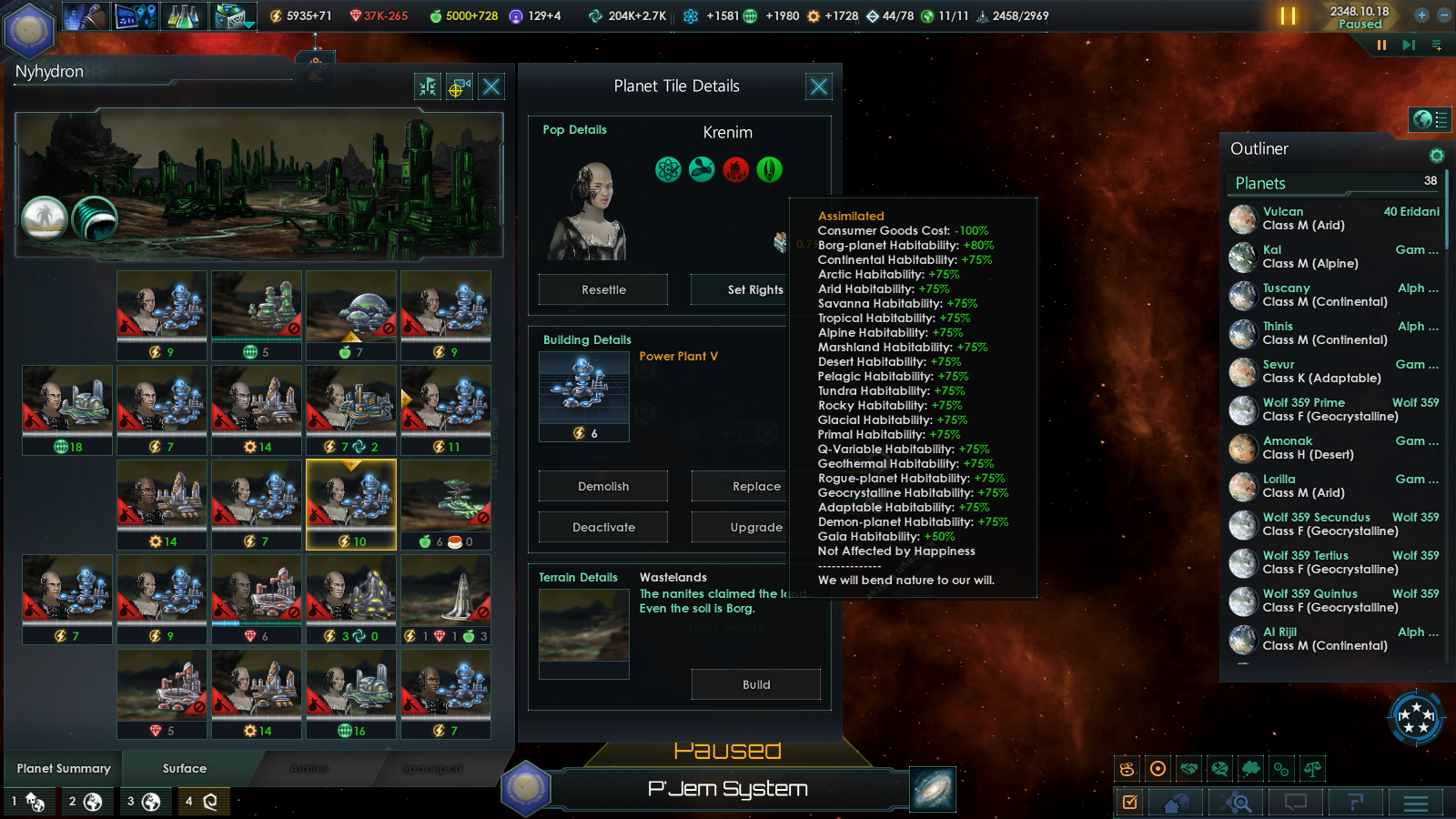Close the Nyhydron planet panel
The height and width of the screenshot is (819, 1456).
[x=491, y=86]
